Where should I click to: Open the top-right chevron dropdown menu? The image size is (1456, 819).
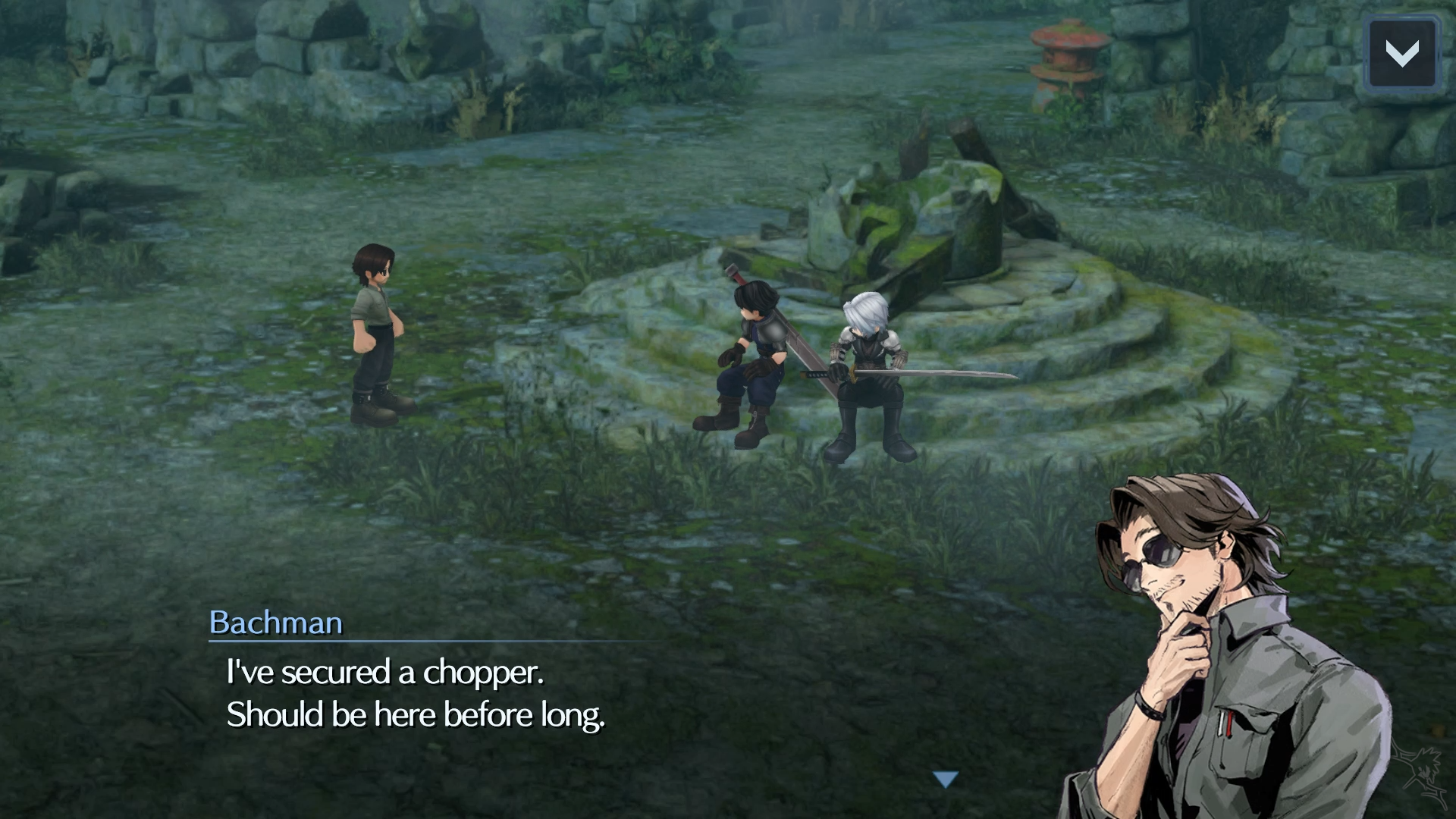click(1402, 53)
